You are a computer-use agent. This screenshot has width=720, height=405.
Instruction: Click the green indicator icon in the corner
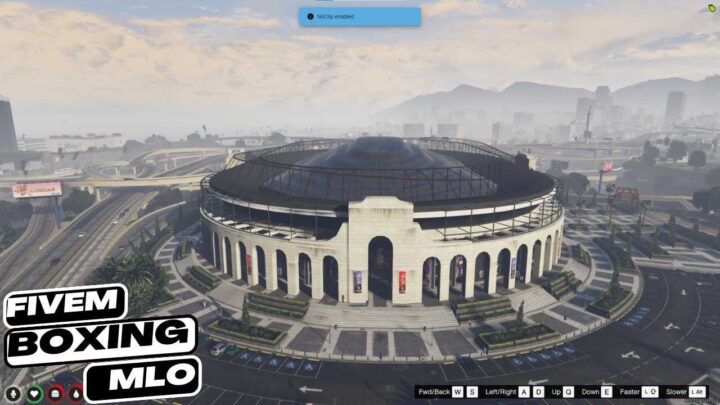point(711,7)
